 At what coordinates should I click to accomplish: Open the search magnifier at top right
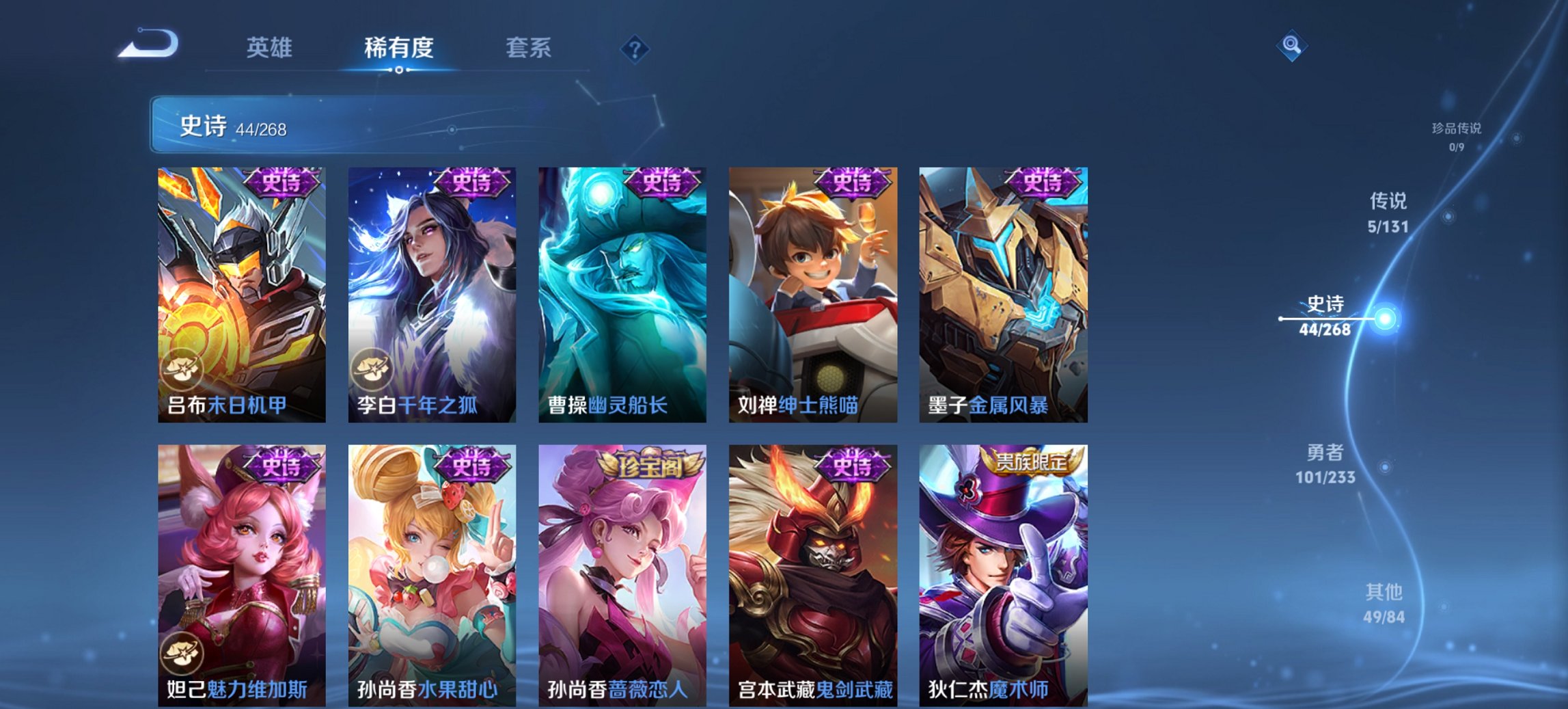click(x=1293, y=46)
